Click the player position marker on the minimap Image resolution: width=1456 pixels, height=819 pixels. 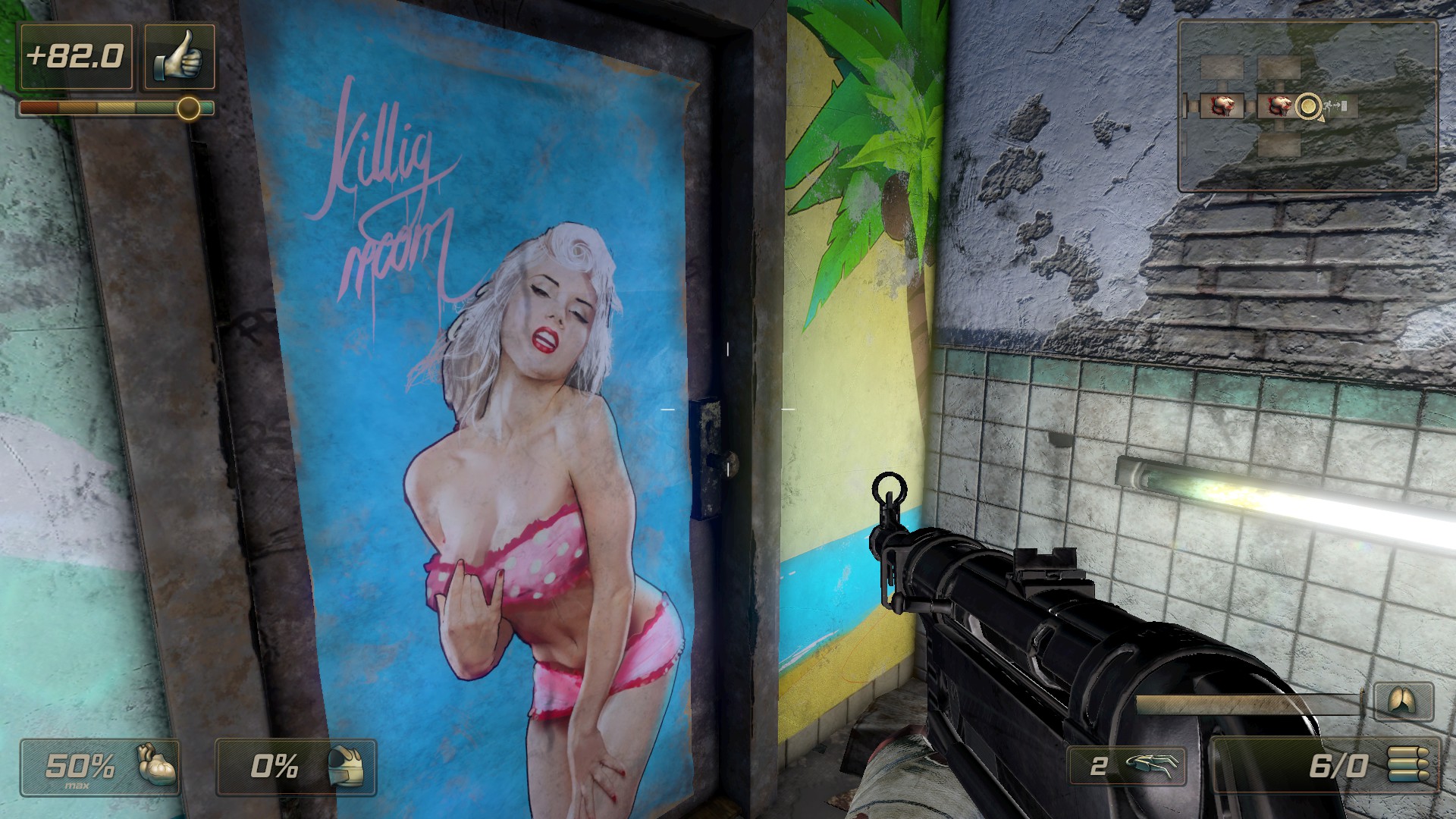1309,106
